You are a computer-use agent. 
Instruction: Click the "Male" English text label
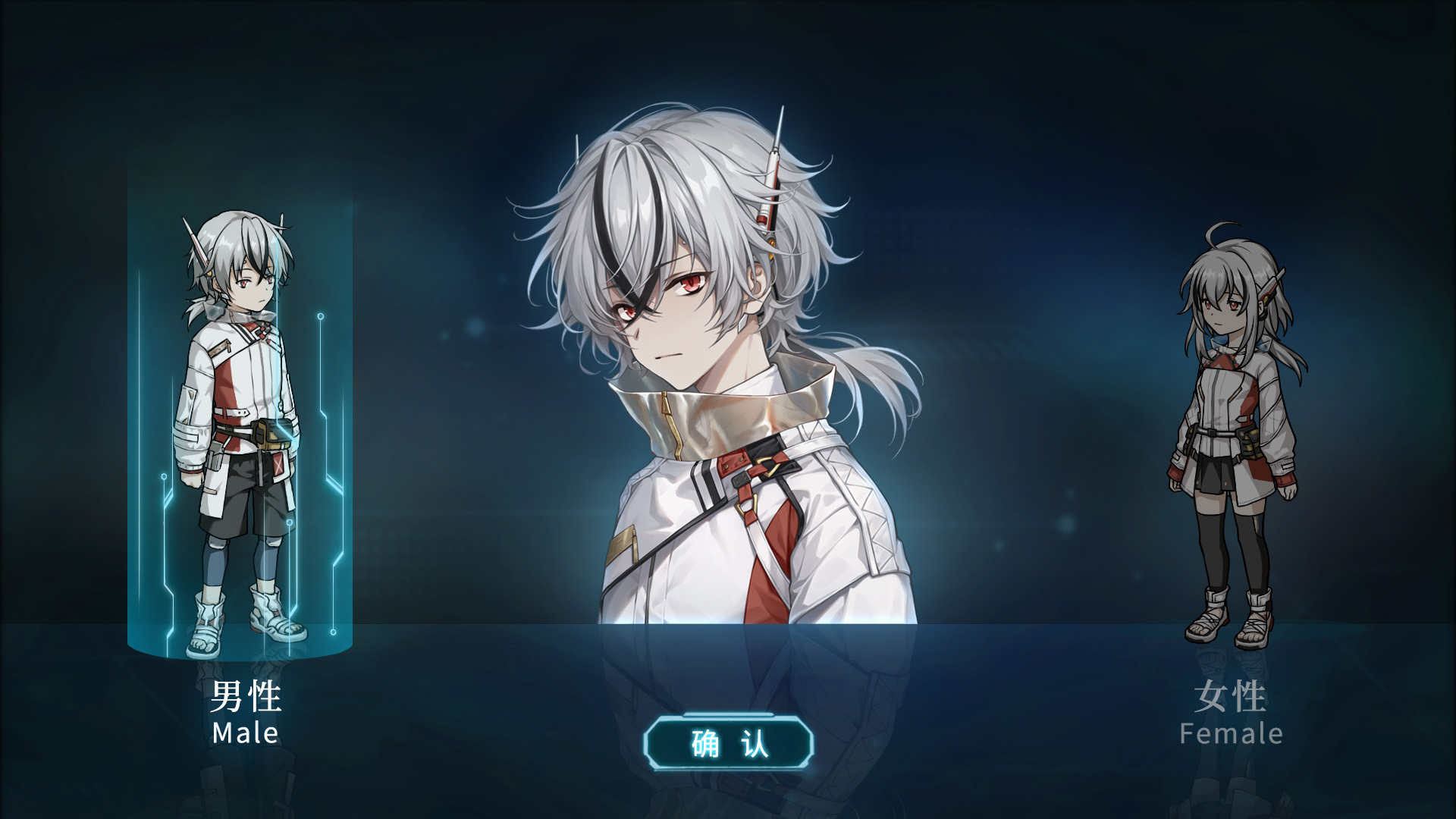tap(244, 733)
